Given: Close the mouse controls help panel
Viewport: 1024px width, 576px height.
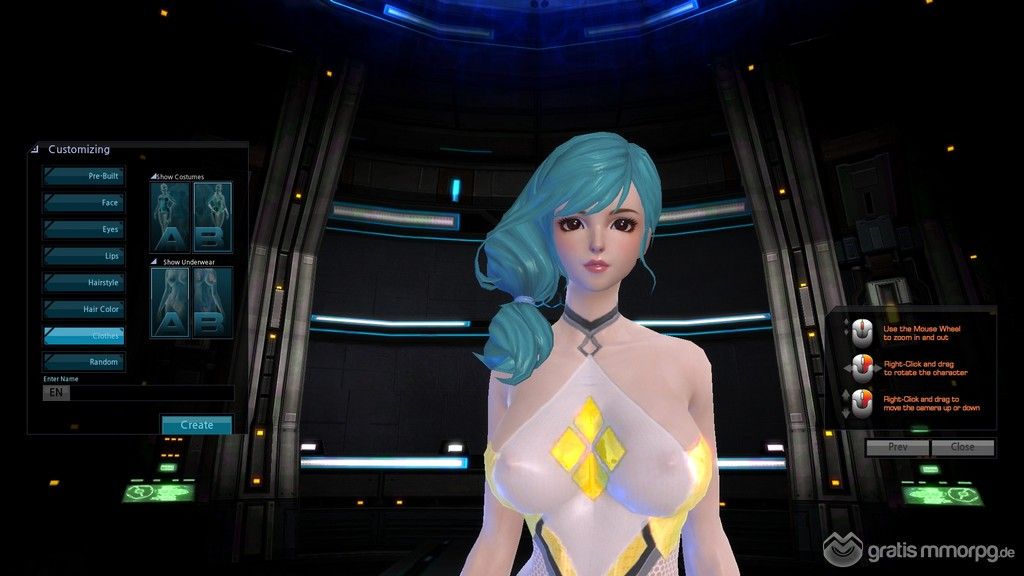Looking at the screenshot, I should (x=962, y=447).
